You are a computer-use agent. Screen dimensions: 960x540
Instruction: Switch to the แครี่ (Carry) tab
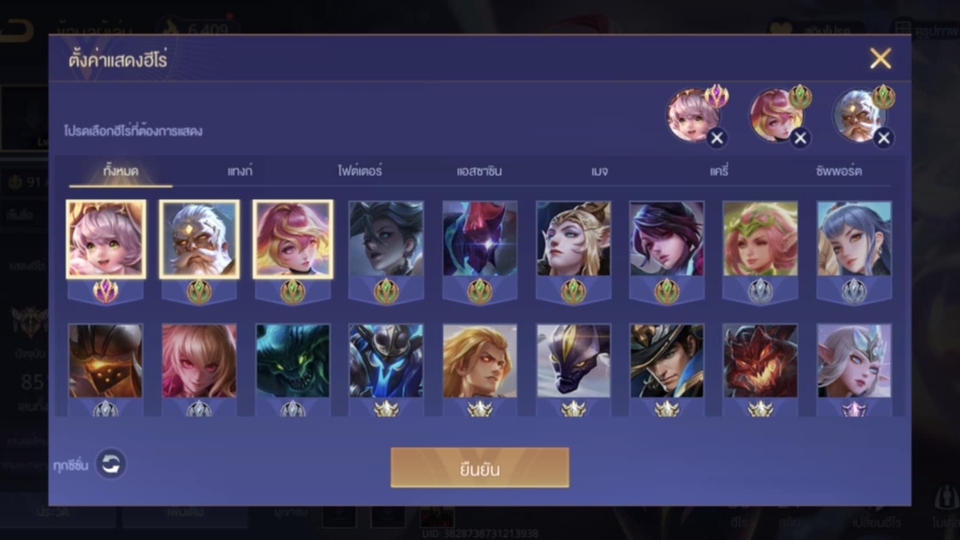(x=719, y=171)
